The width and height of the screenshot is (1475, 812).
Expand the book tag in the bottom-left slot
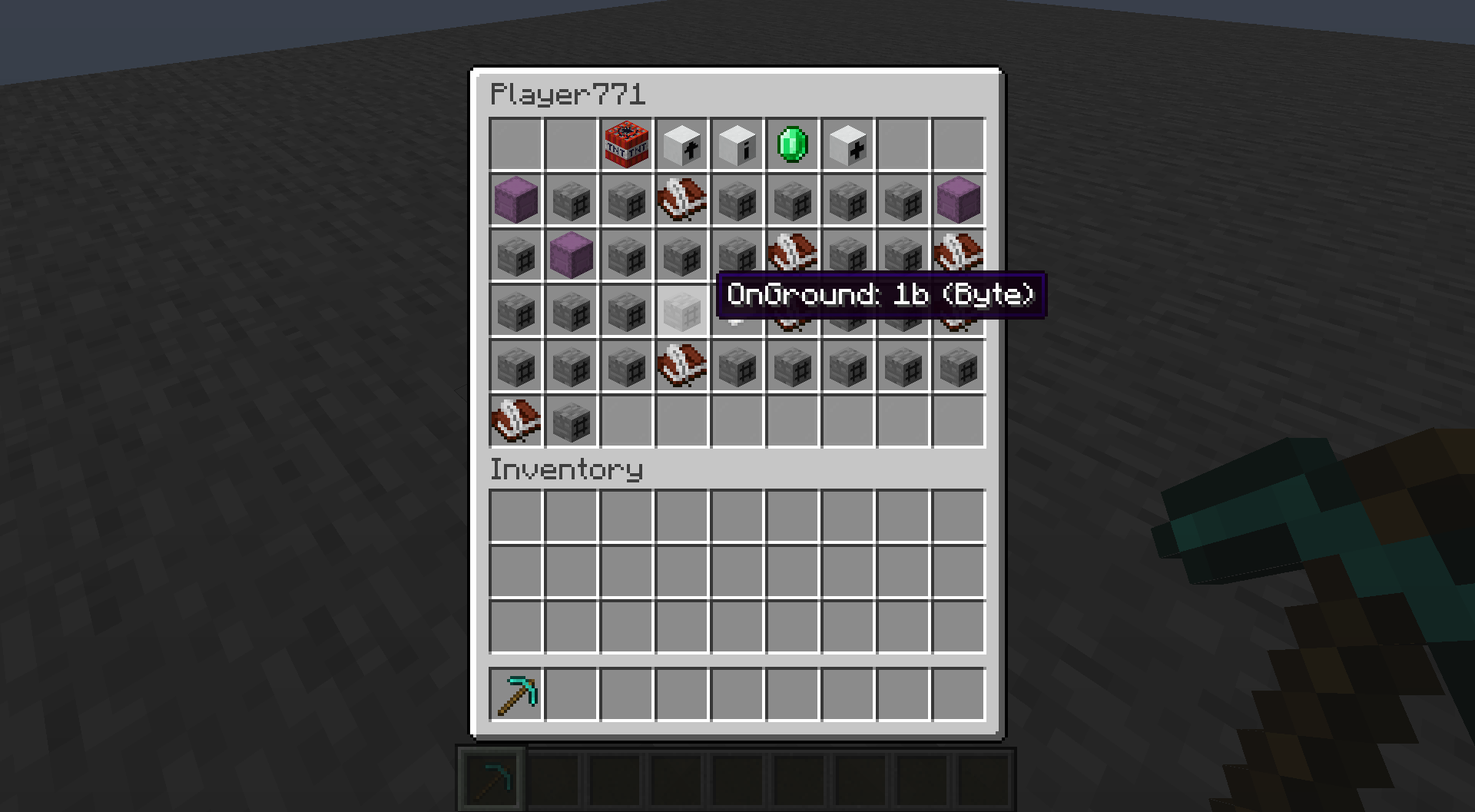point(515,422)
